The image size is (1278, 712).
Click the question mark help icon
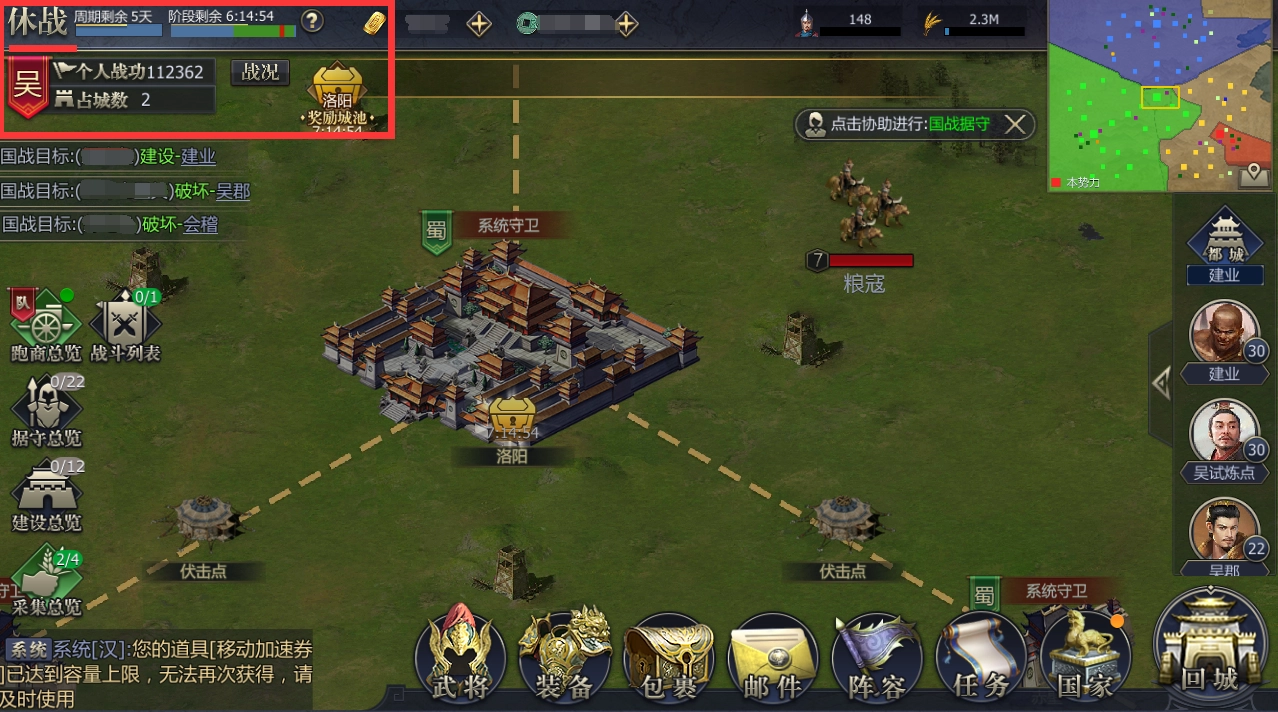pyautogui.click(x=313, y=21)
